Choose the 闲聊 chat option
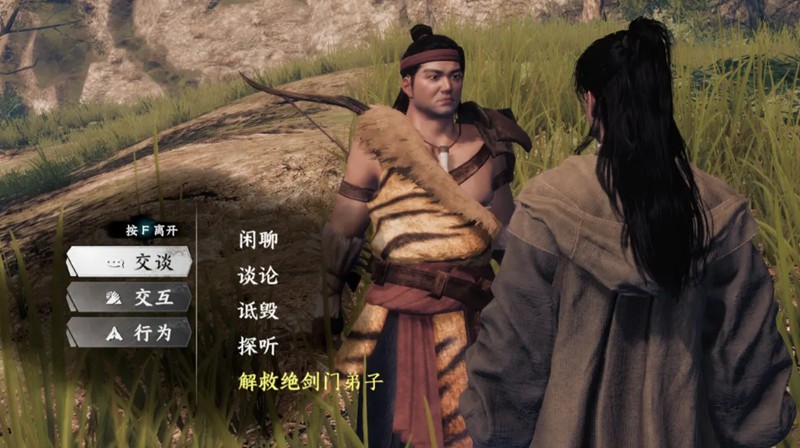Viewport: 800px width, 448px height. click(258, 240)
